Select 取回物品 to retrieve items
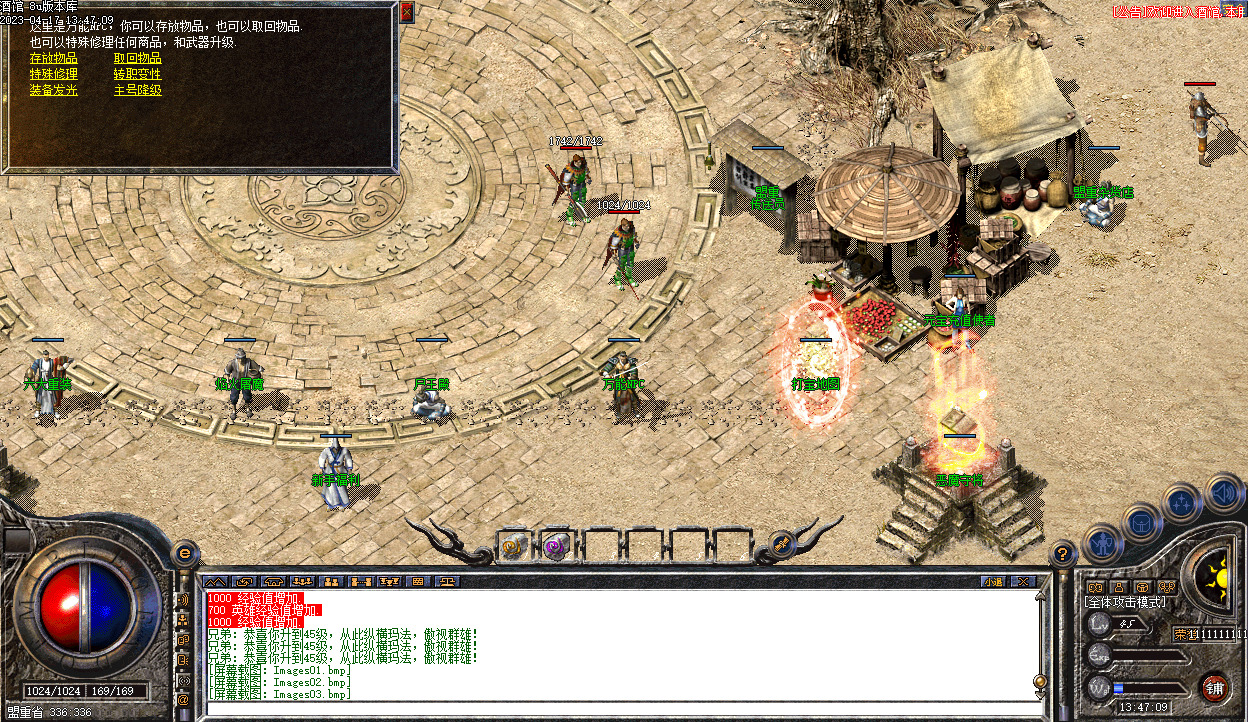This screenshot has width=1248, height=722. [138, 58]
